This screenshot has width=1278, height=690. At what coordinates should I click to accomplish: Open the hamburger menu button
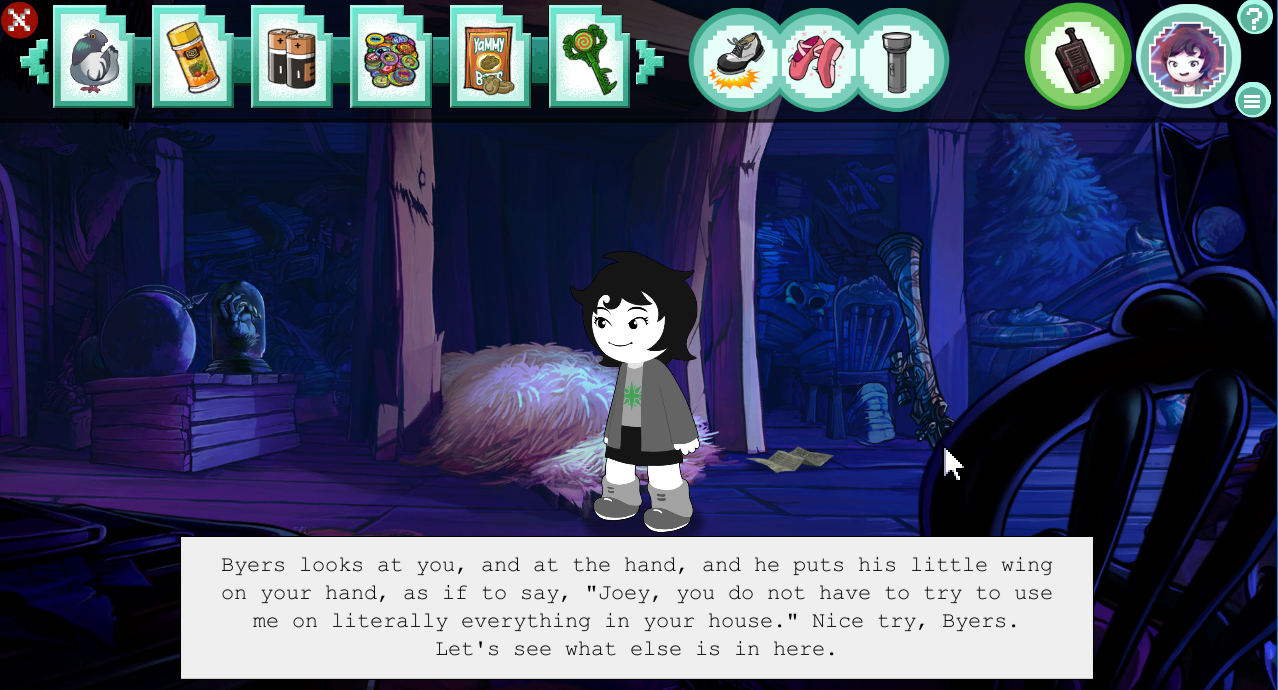coord(1252,100)
